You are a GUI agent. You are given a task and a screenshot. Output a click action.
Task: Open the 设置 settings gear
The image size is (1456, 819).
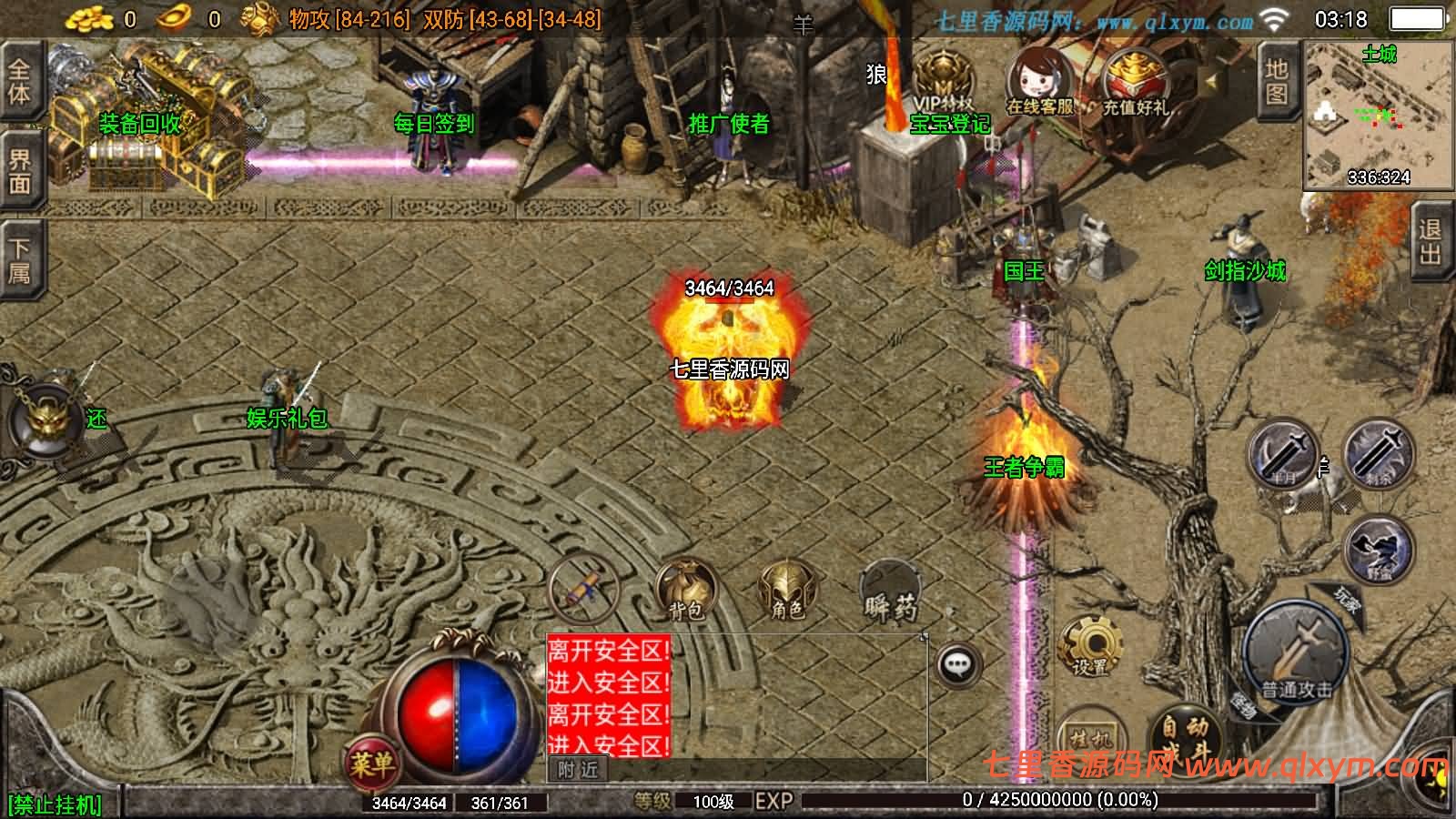coord(1090,645)
